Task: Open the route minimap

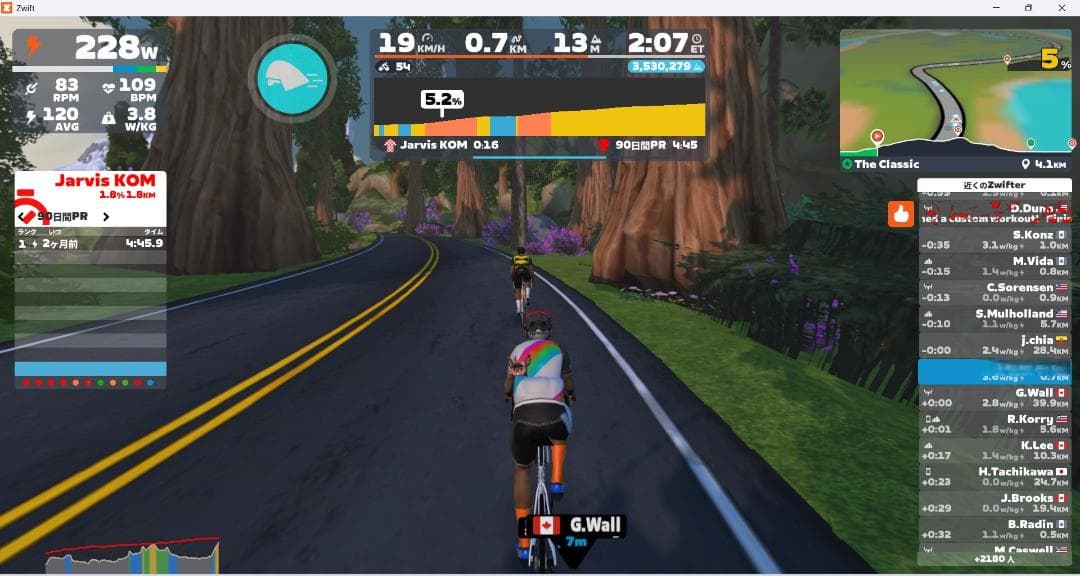Action: pyautogui.click(x=955, y=91)
